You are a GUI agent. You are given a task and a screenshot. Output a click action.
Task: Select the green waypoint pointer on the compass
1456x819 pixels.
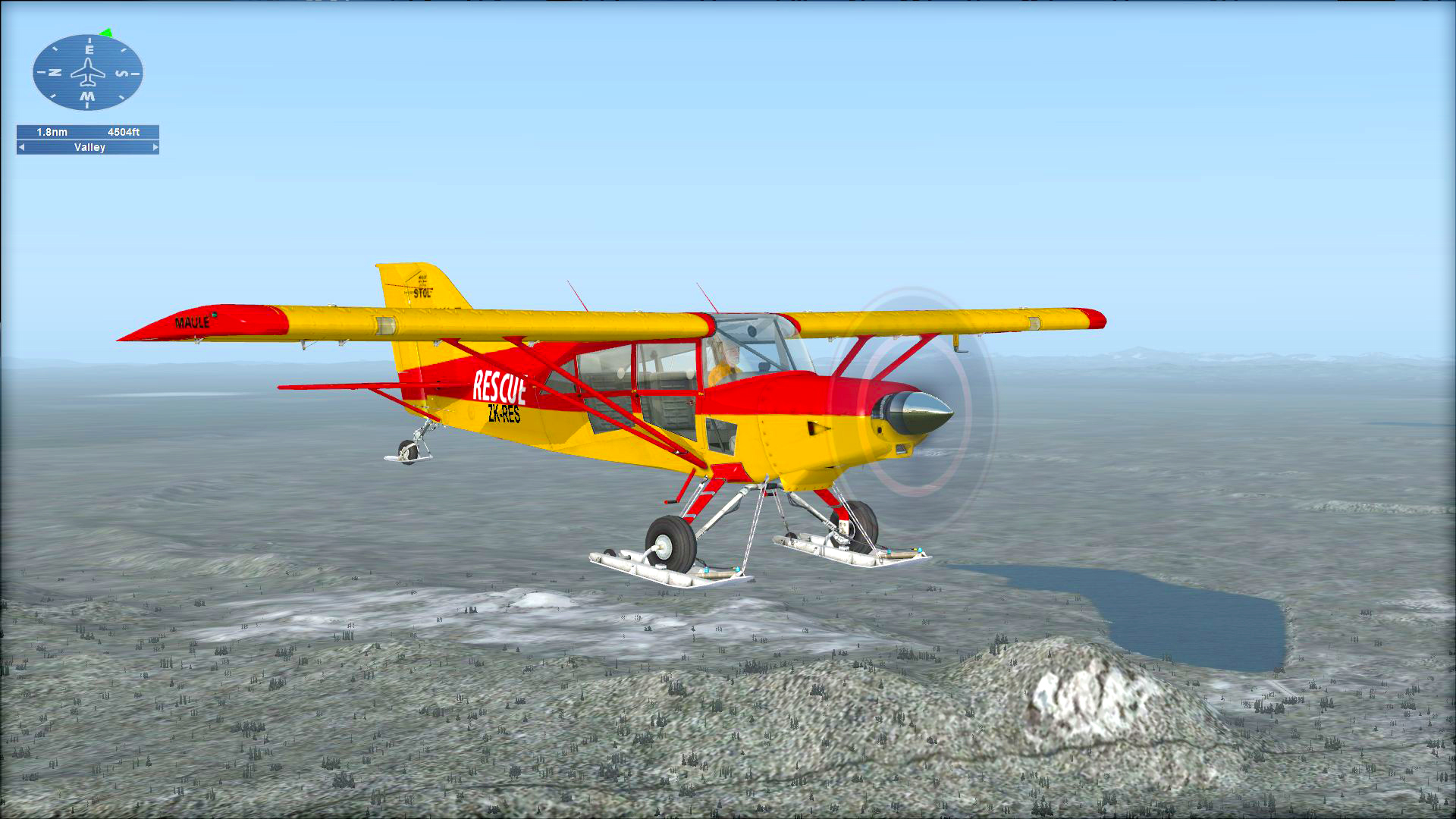pyautogui.click(x=106, y=33)
